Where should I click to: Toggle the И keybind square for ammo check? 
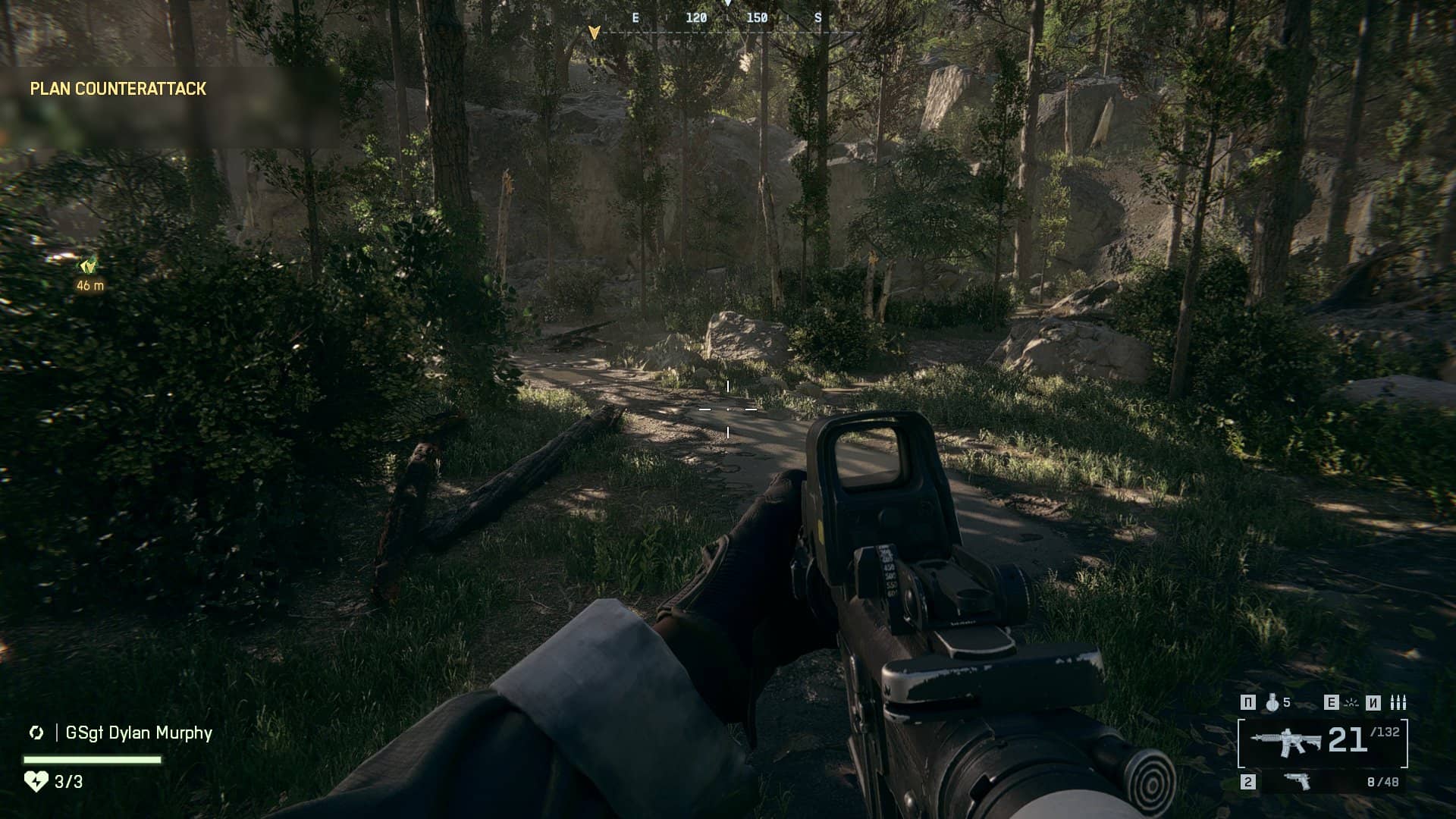point(1372,703)
